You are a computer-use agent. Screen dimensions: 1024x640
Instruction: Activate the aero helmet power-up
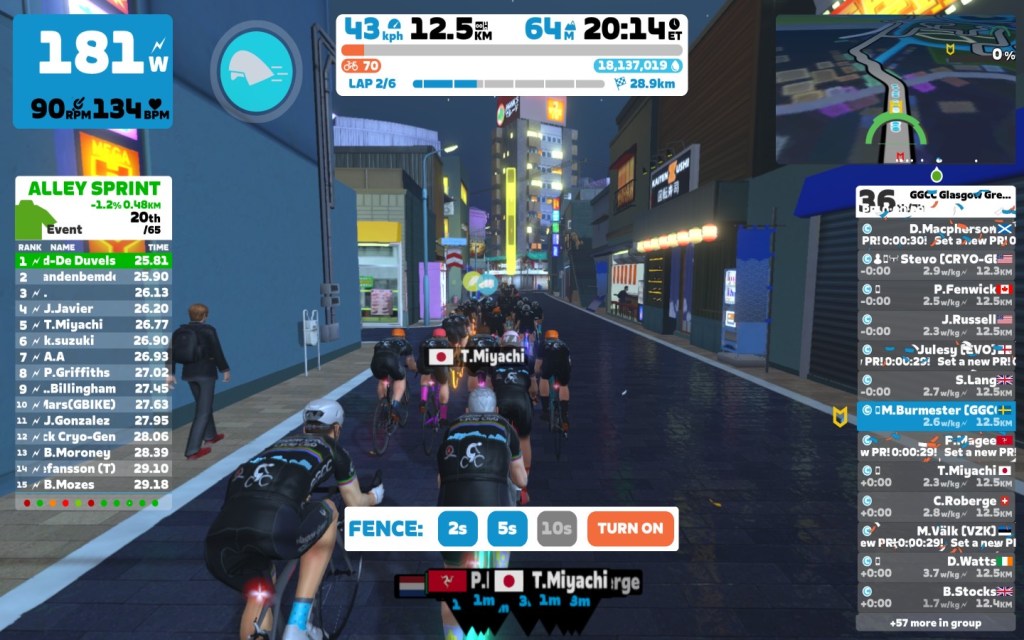[x=256, y=71]
